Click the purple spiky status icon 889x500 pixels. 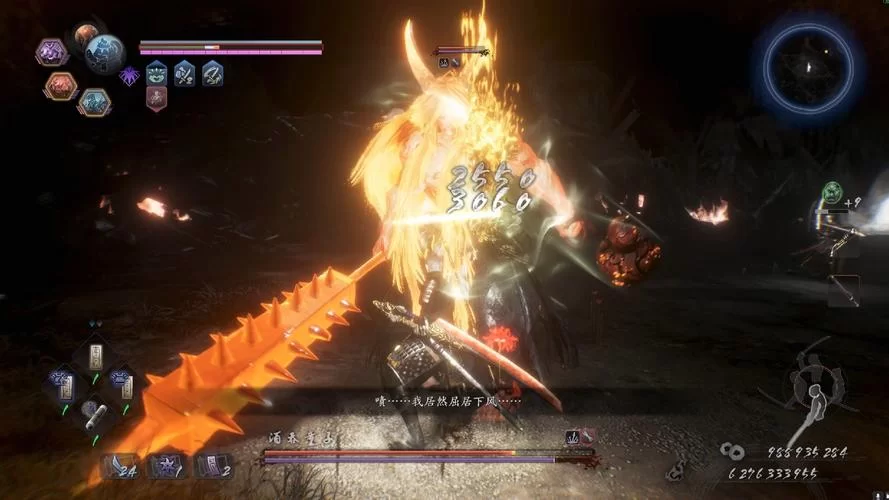[x=130, y=74]
